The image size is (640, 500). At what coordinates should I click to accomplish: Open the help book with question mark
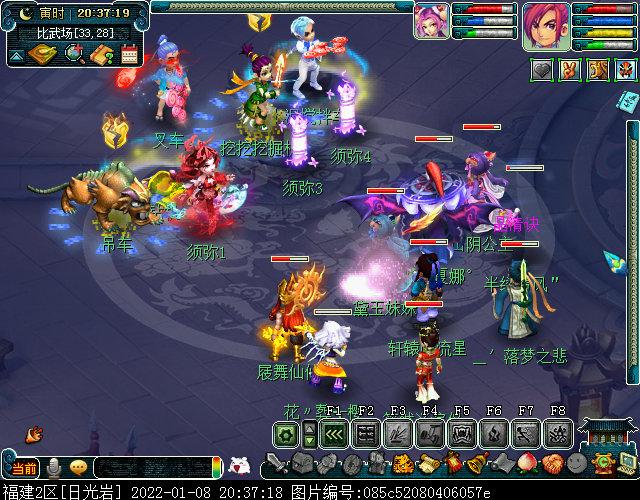[x=101, y=54]
